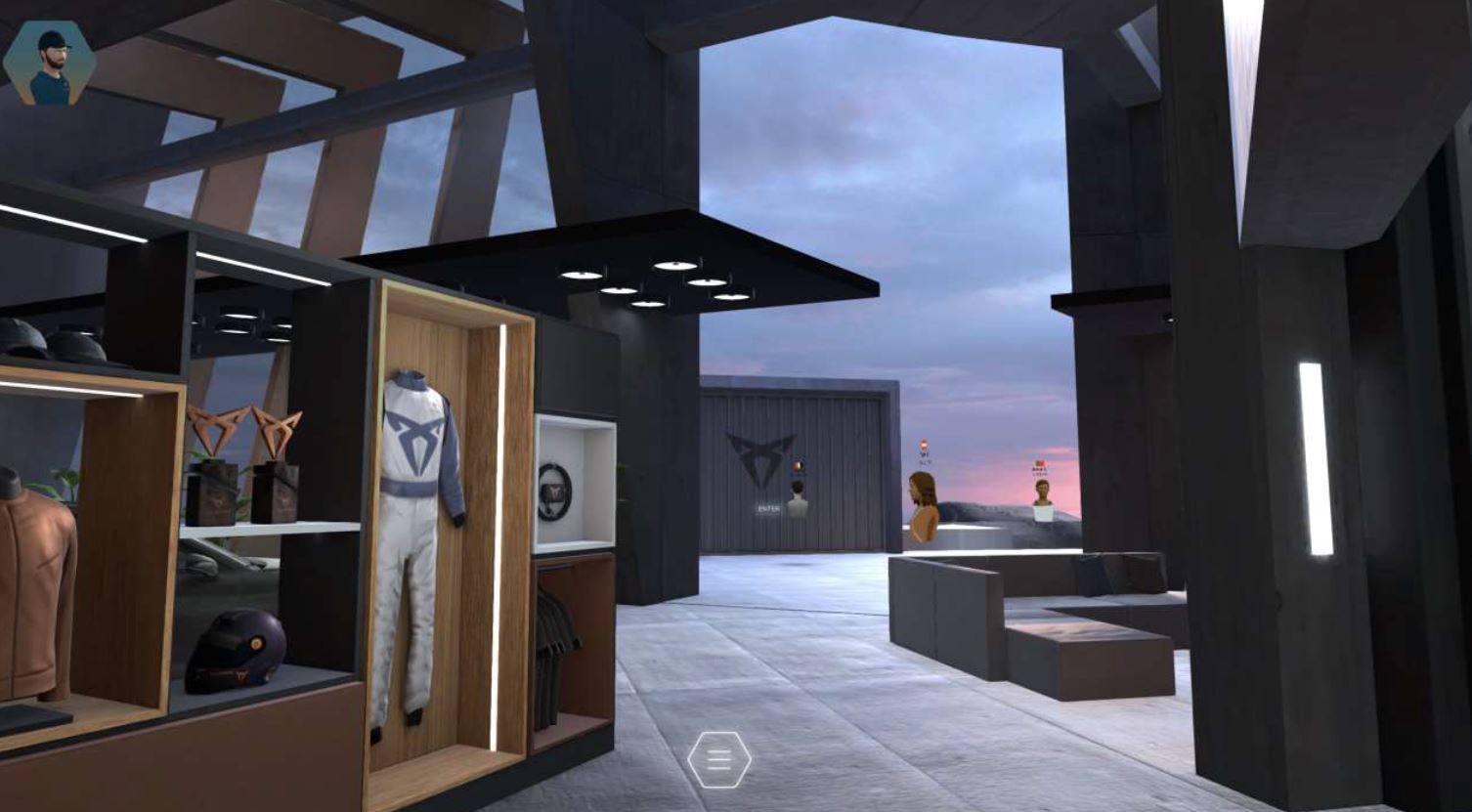Toggle the red badge above the distant avatar
This screenshot has height=812, width=1472.
click(x=1040, y=462)
